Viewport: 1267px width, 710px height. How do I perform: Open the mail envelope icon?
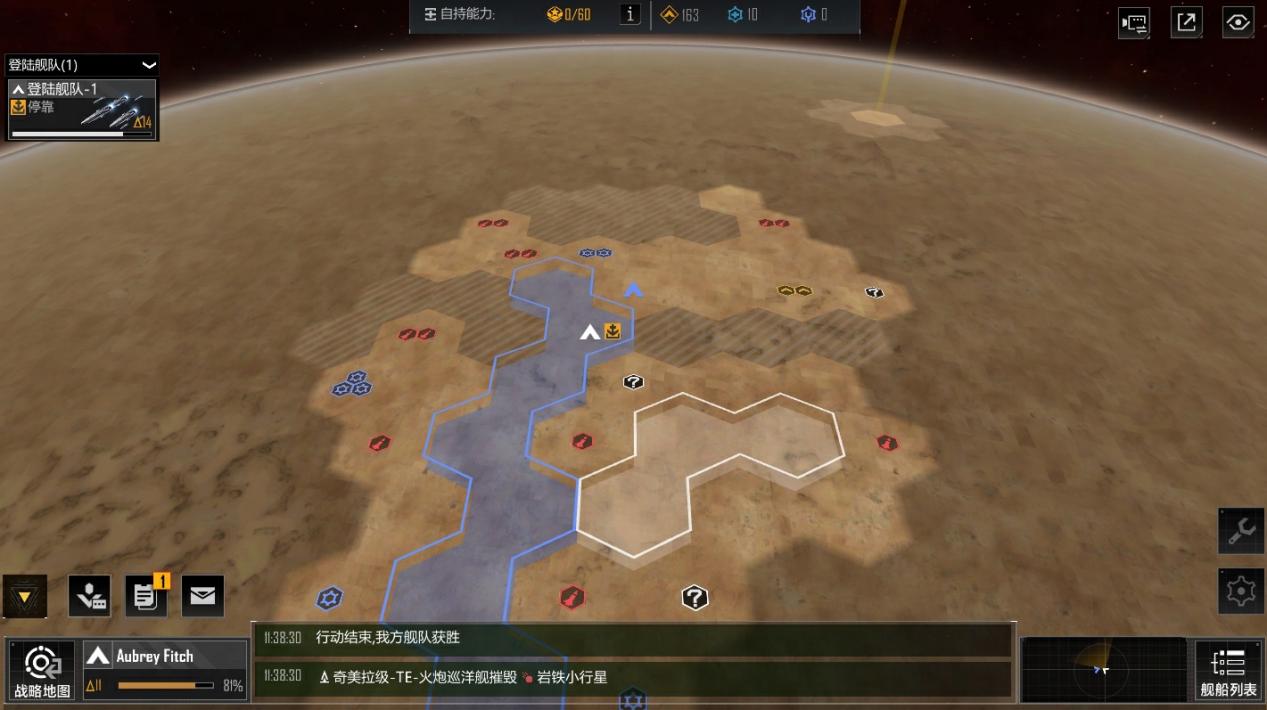[x=202, y=596]
